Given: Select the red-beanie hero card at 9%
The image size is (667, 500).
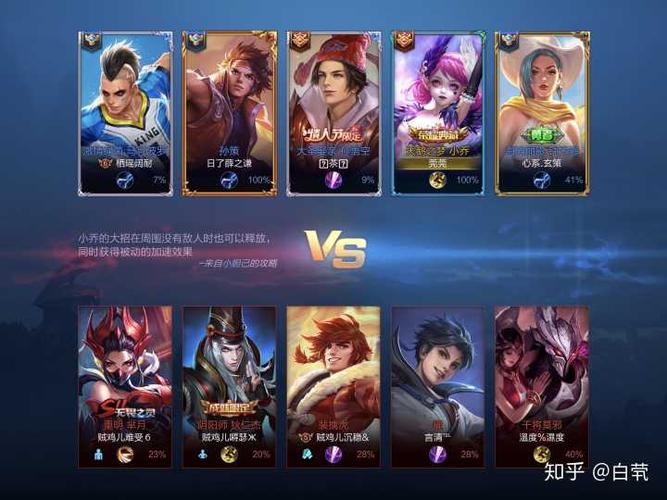Looking at the screenshot, I should click(334, 110).
